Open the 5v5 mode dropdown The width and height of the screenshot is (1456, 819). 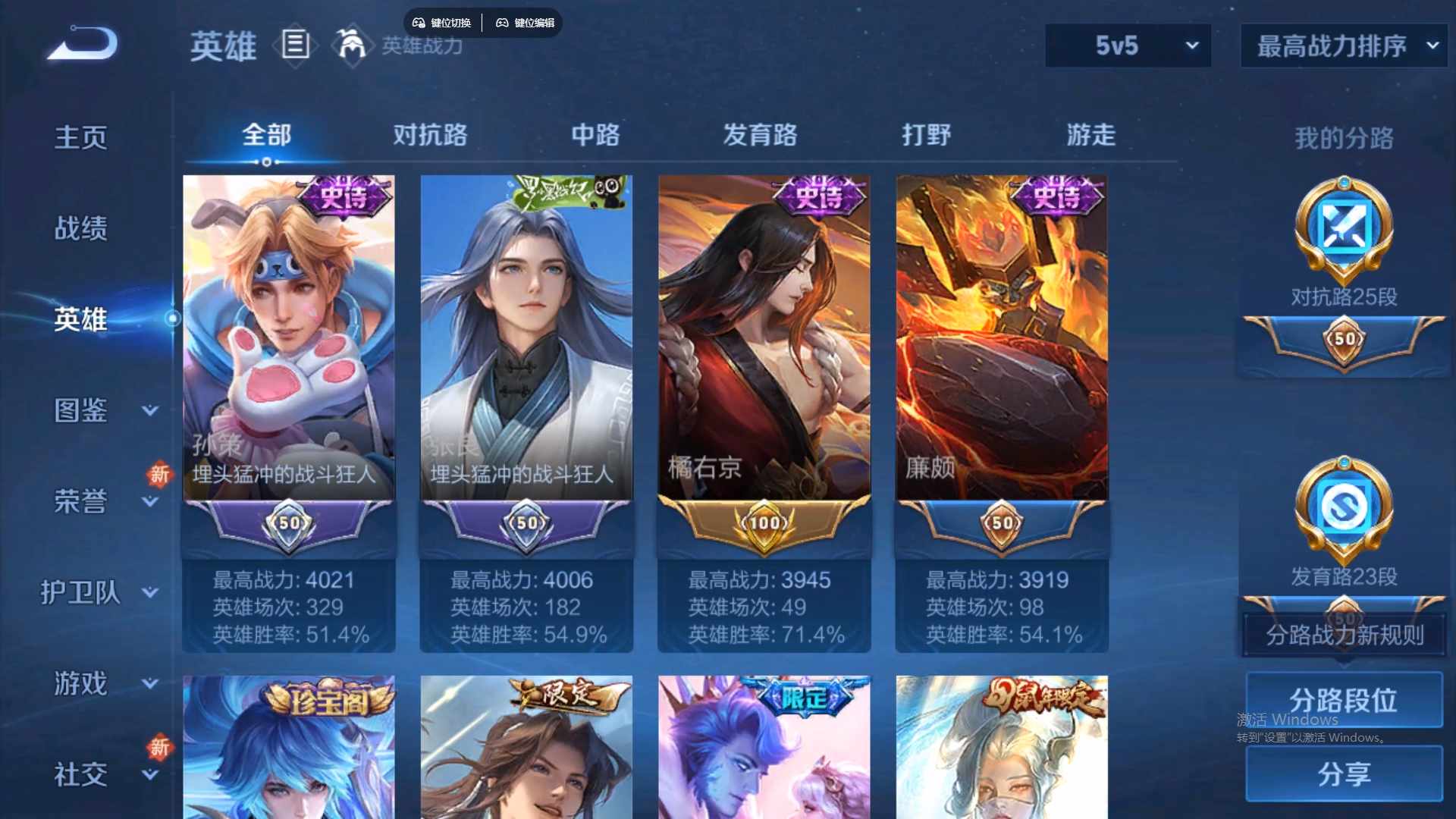point(1128,45)
